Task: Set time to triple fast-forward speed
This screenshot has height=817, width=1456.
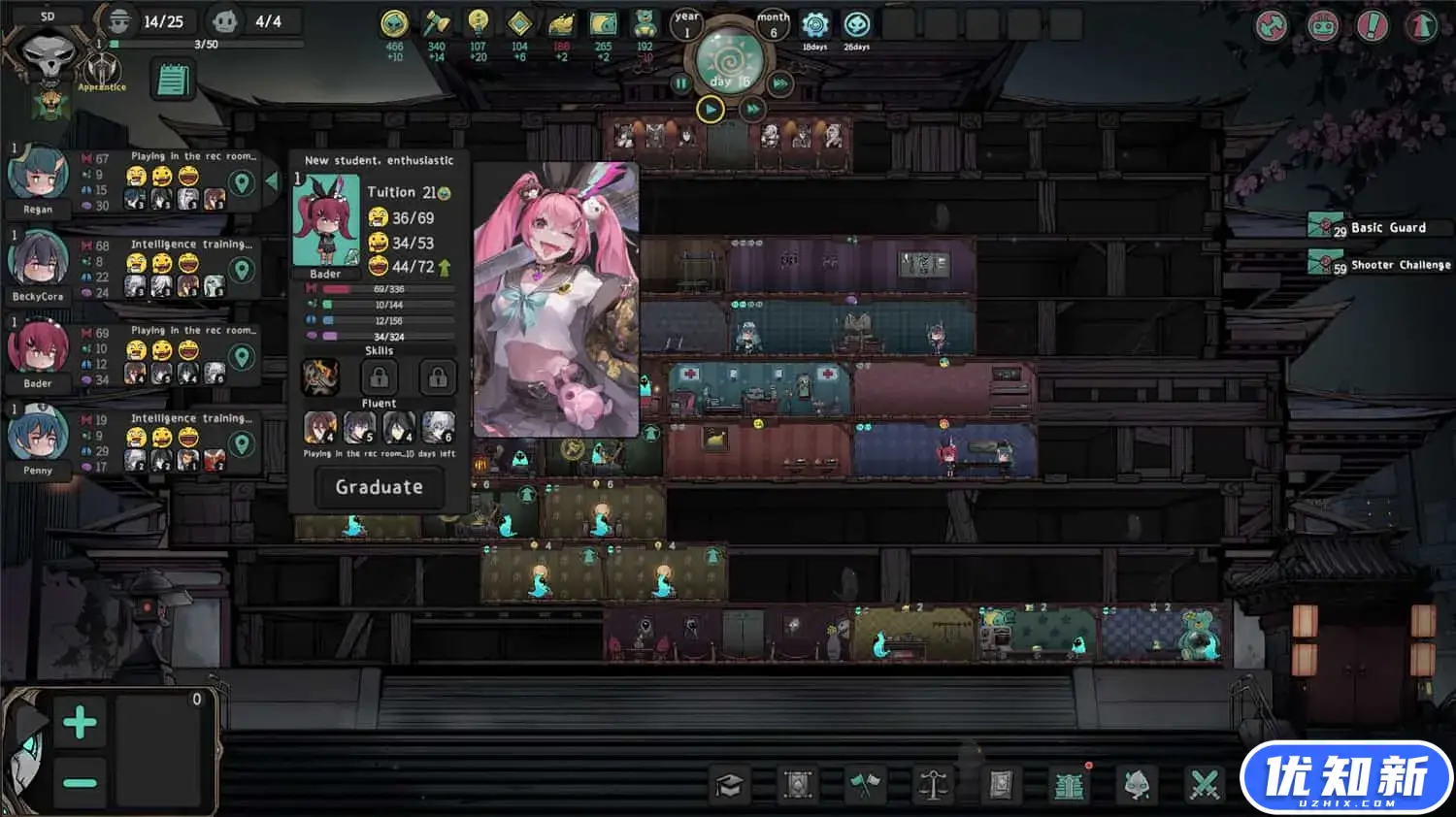Action: tap(780, 84)
